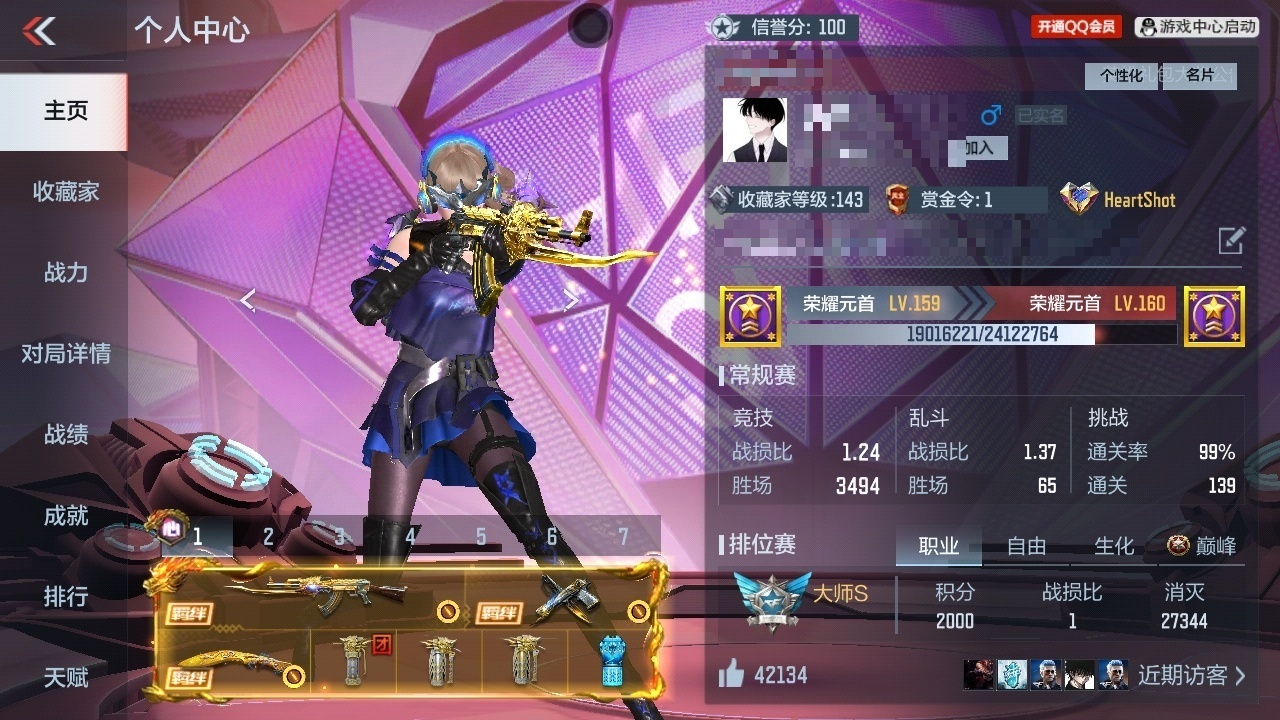
Task: Open the 名片 name card button
Action: (1200, 76)
